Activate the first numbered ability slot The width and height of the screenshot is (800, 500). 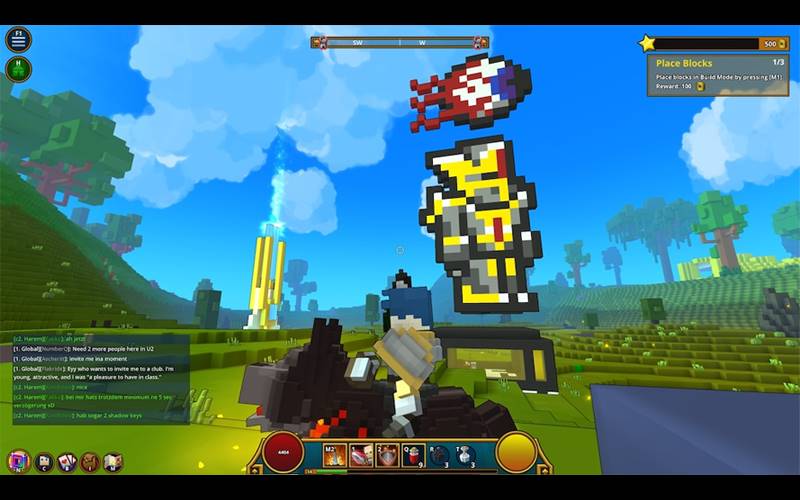tap(361, 456)
